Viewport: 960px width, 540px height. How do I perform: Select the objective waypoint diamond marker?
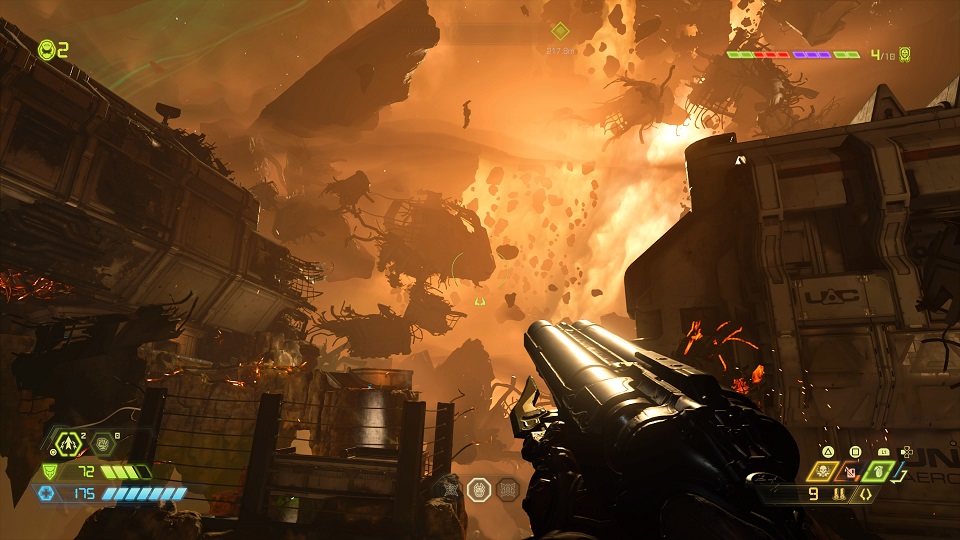point(560,32)
